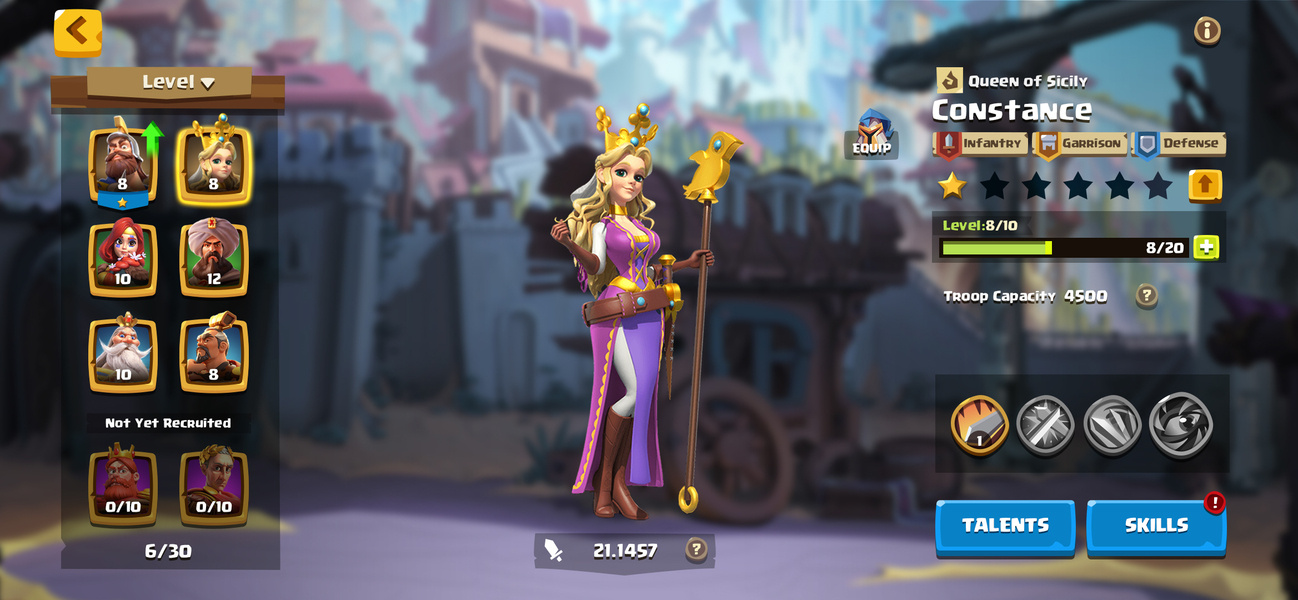Click the Defense trait tag

1180,144
